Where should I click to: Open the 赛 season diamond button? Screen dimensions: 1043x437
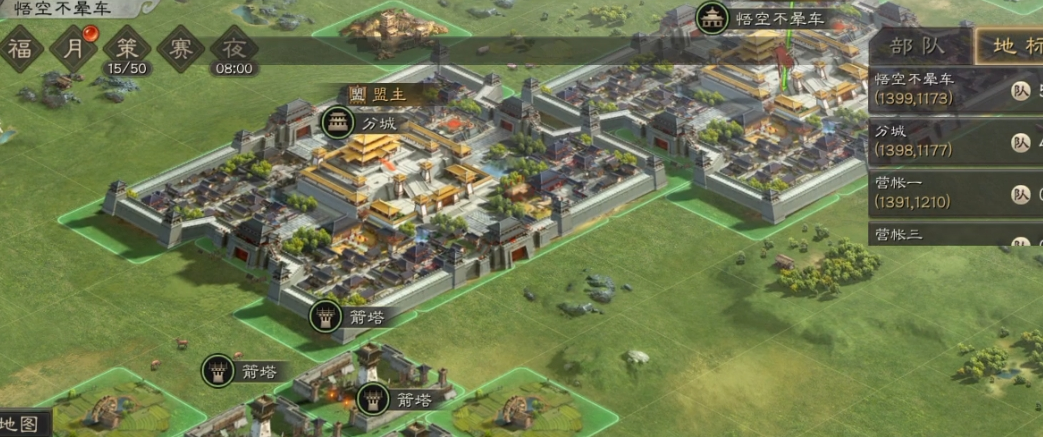pos(180,47)
